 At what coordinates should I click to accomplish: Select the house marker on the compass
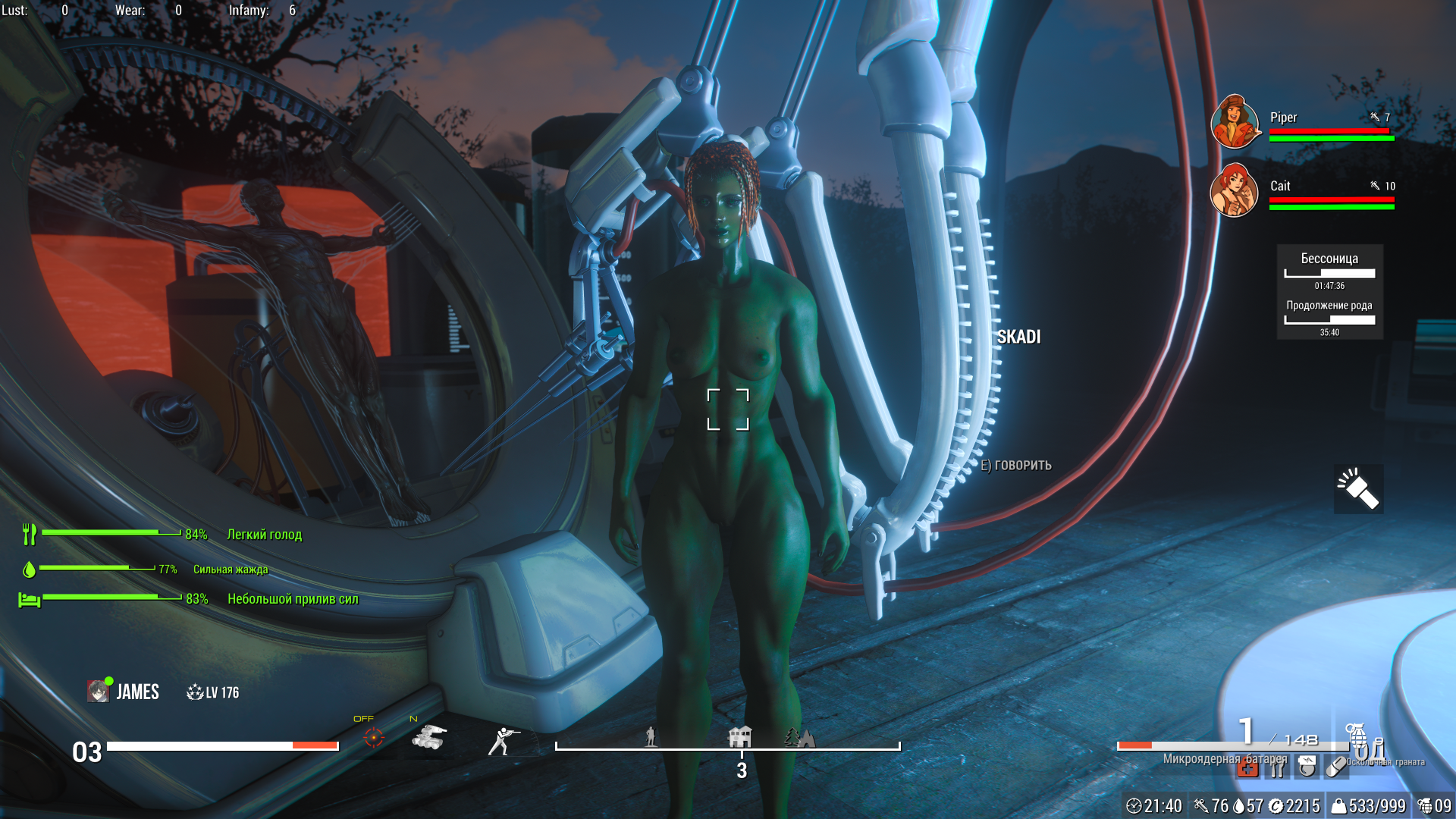[739, 736]
